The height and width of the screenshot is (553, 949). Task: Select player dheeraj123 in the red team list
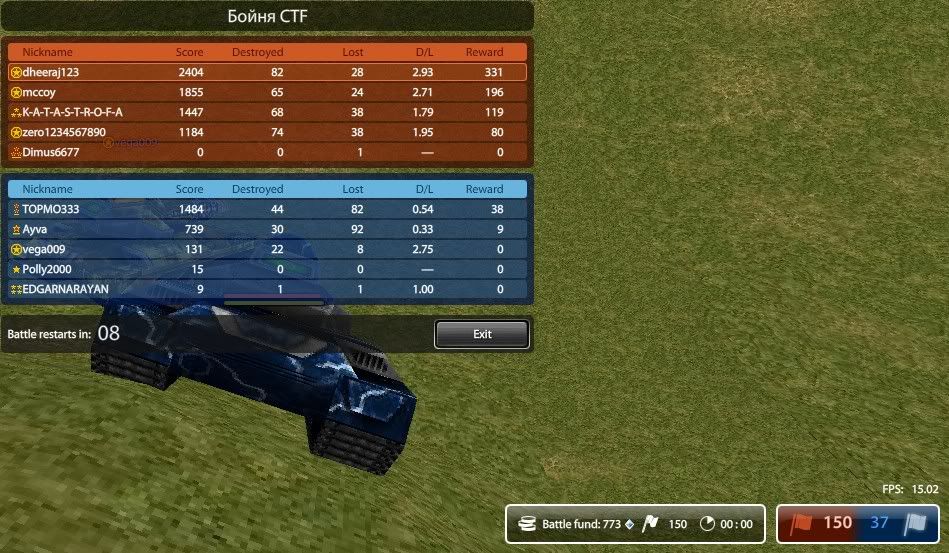[x=267, y=72]
